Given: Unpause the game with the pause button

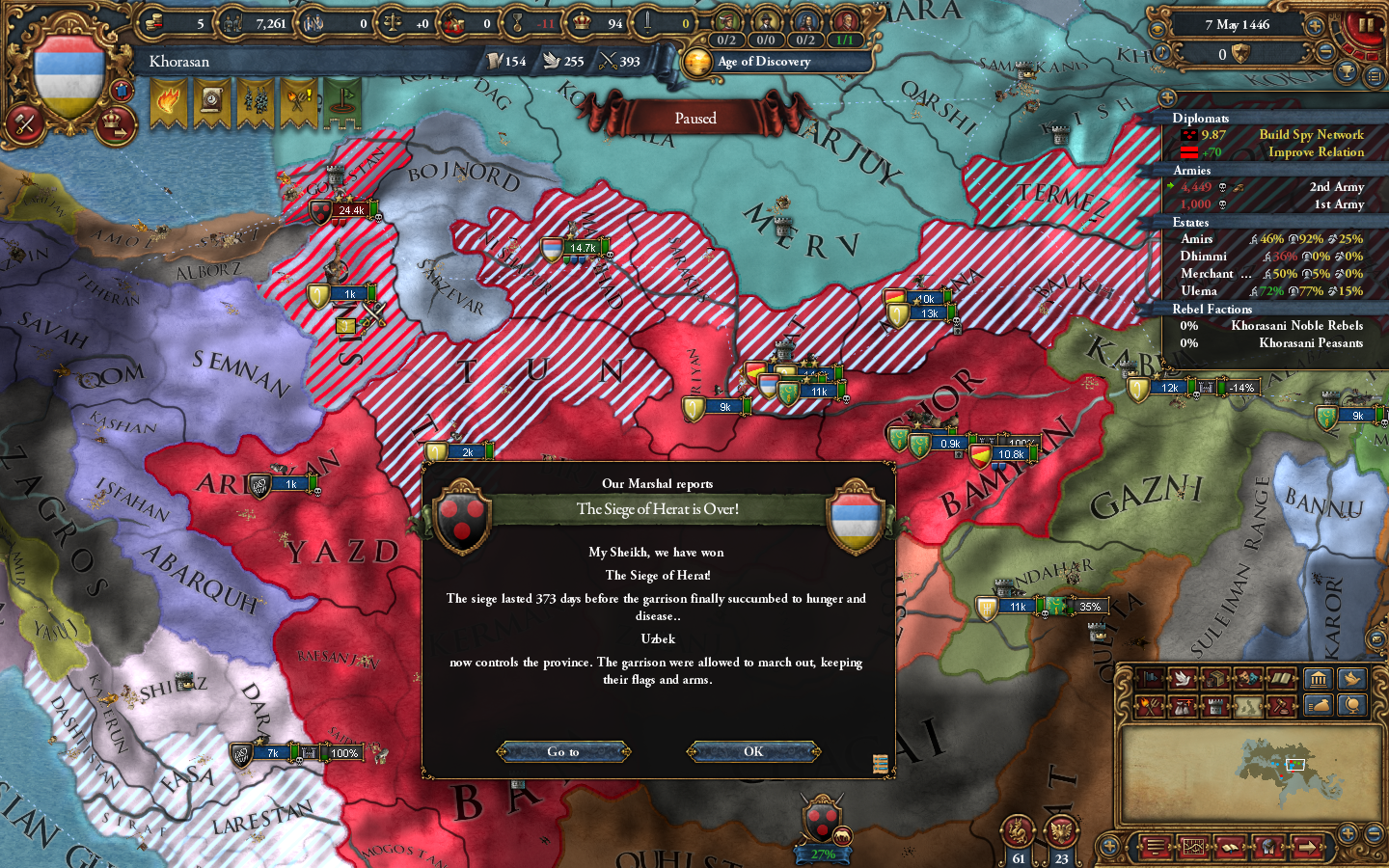Looking at the screenshot, I should click(x=1365, y=24).
